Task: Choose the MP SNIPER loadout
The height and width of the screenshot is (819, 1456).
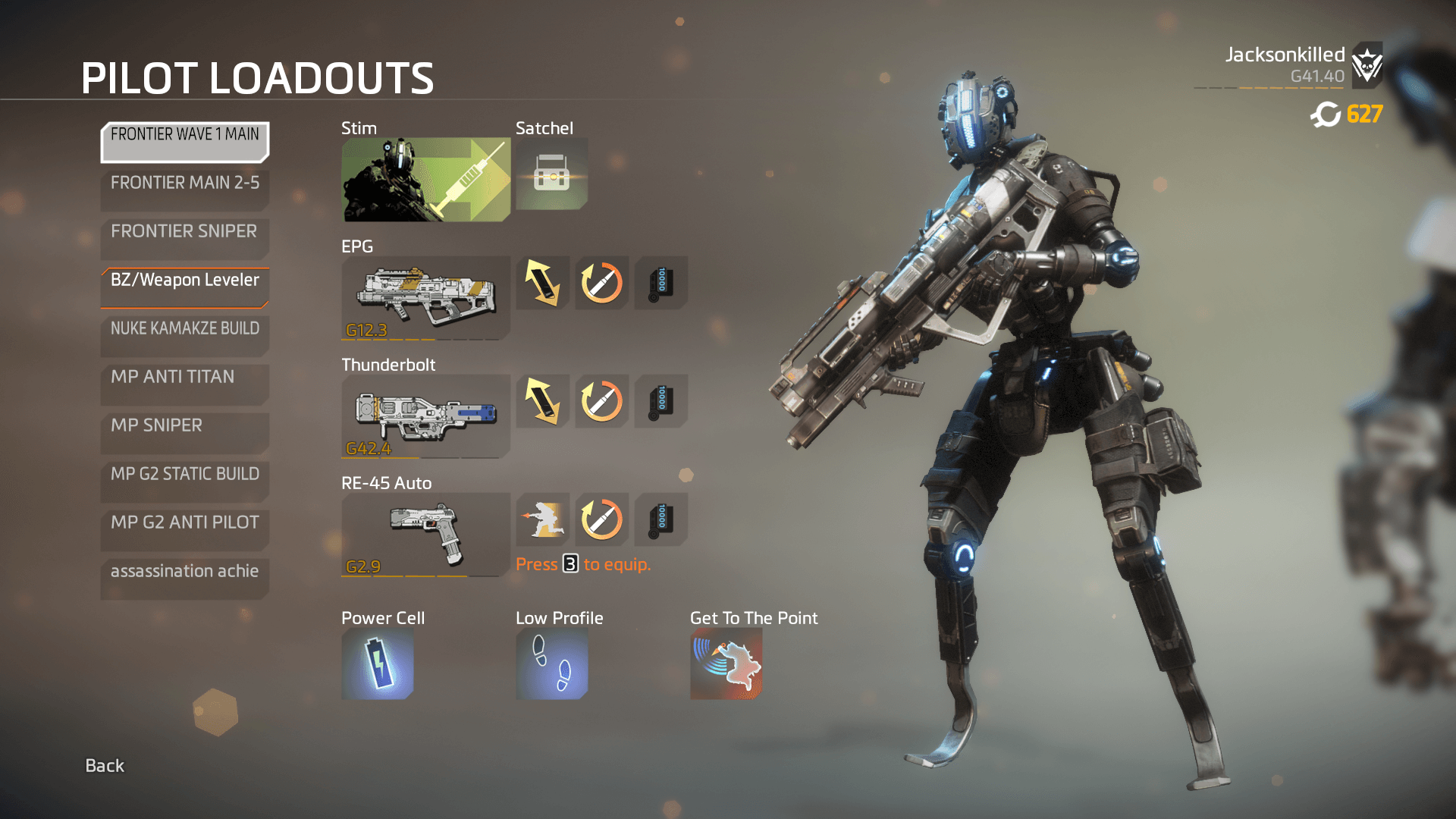Action: (184, 432)
